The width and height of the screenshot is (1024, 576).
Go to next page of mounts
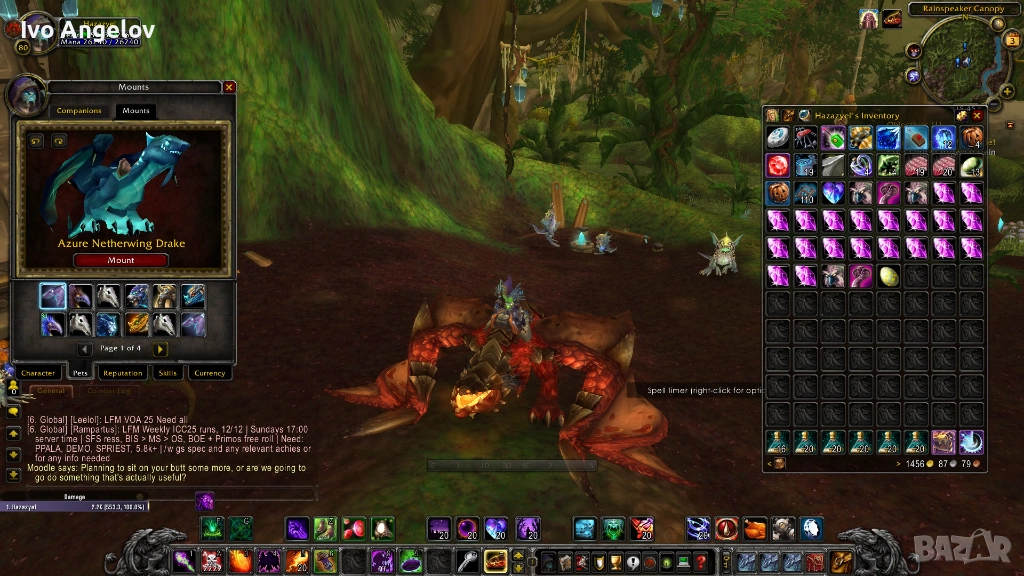(160, 349)
